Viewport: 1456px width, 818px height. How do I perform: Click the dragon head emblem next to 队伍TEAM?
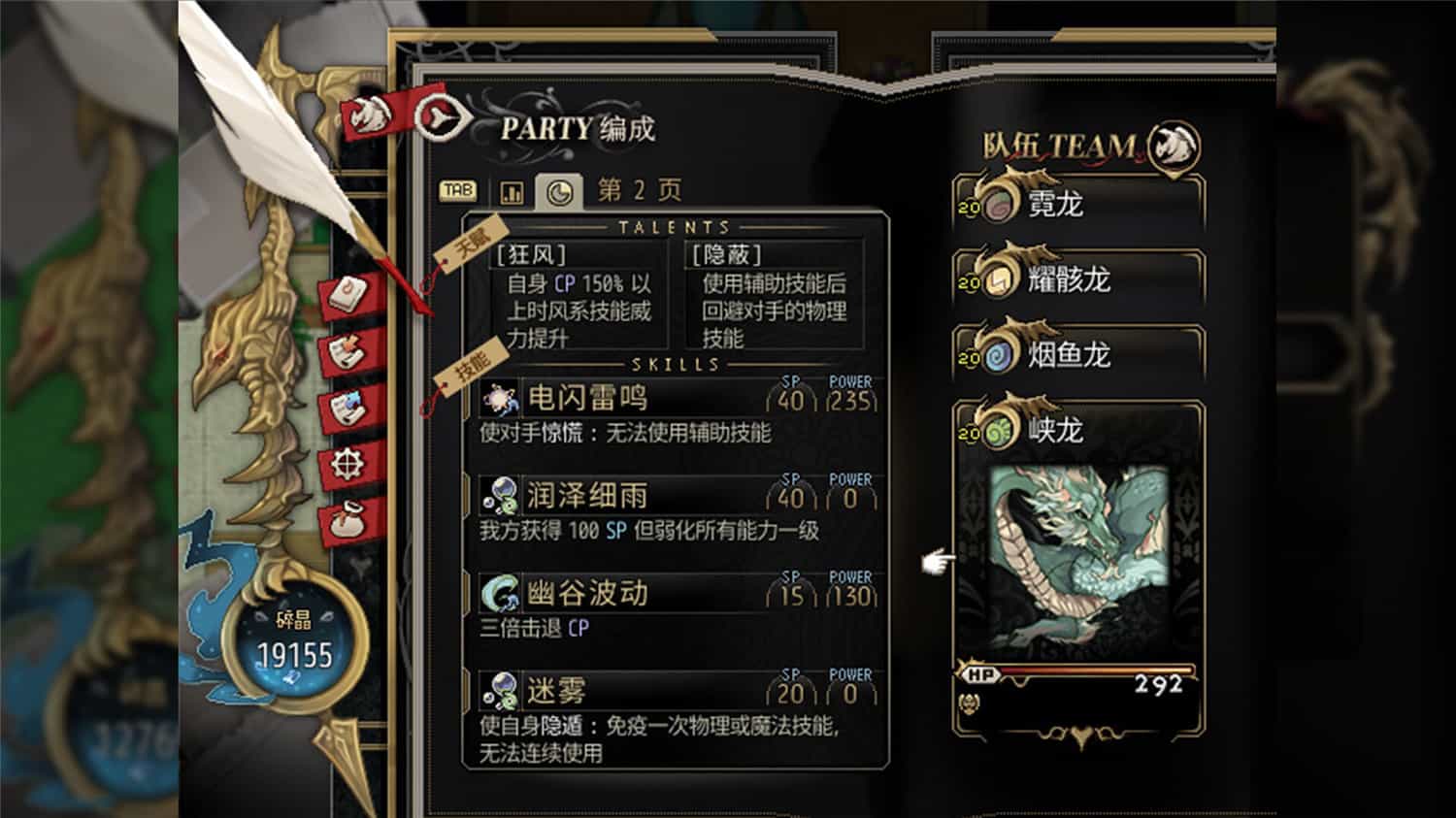[1173, 146]
